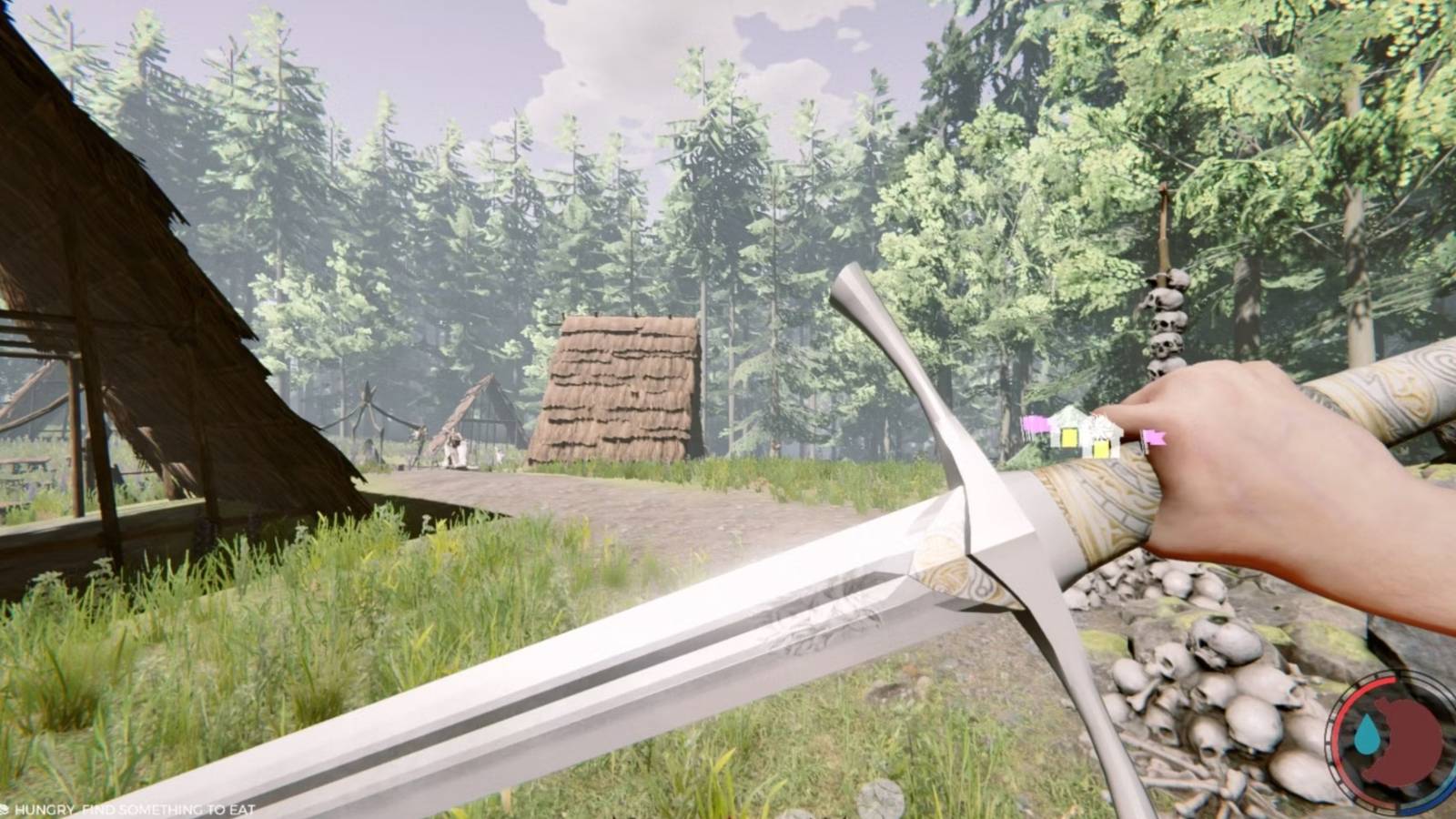Click the thatched hut in the clearing
1456x819 pixels.
pyautogui.click(x=619, y=391)
